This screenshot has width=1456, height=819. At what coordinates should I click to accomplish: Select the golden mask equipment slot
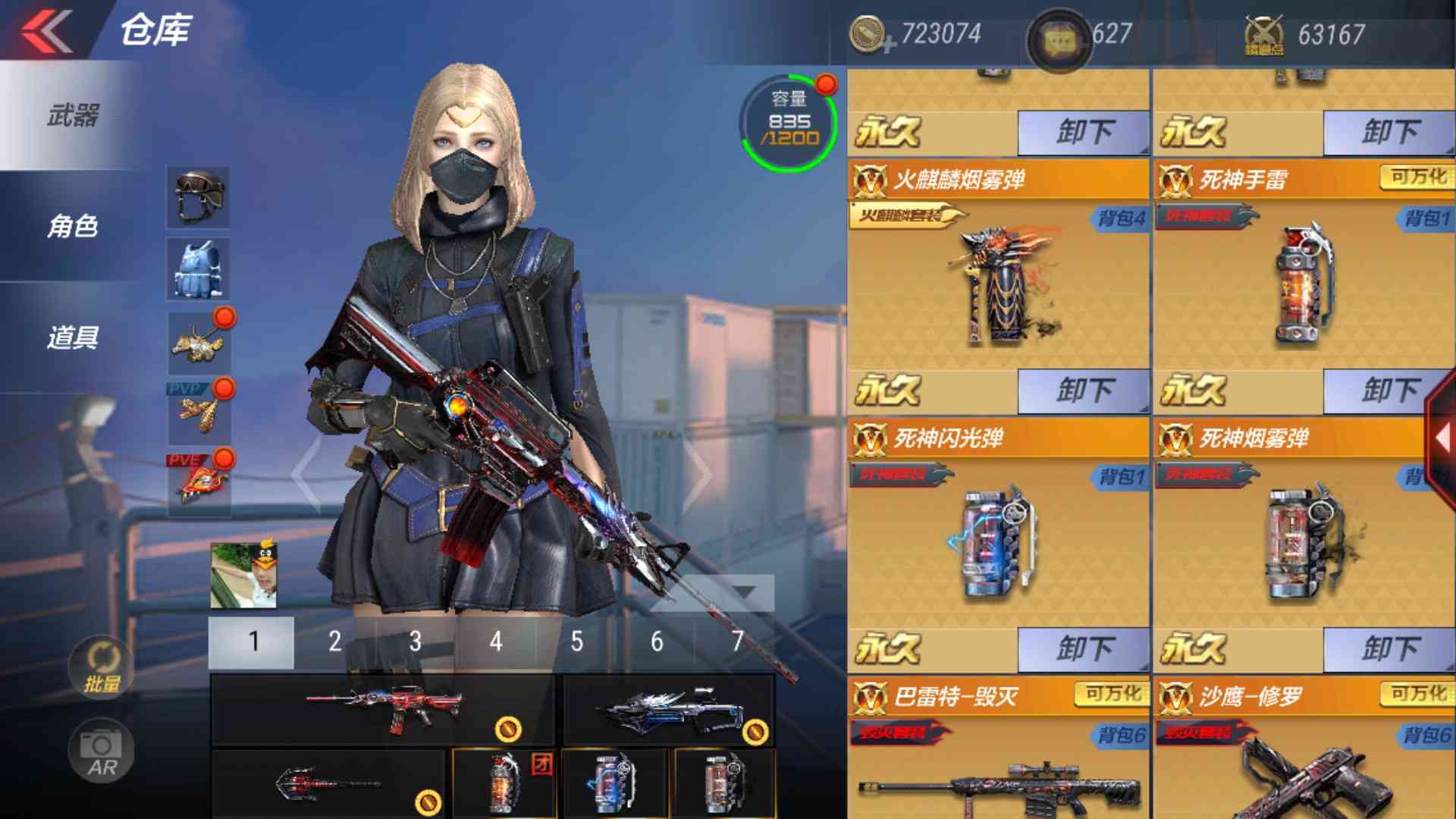199,339
